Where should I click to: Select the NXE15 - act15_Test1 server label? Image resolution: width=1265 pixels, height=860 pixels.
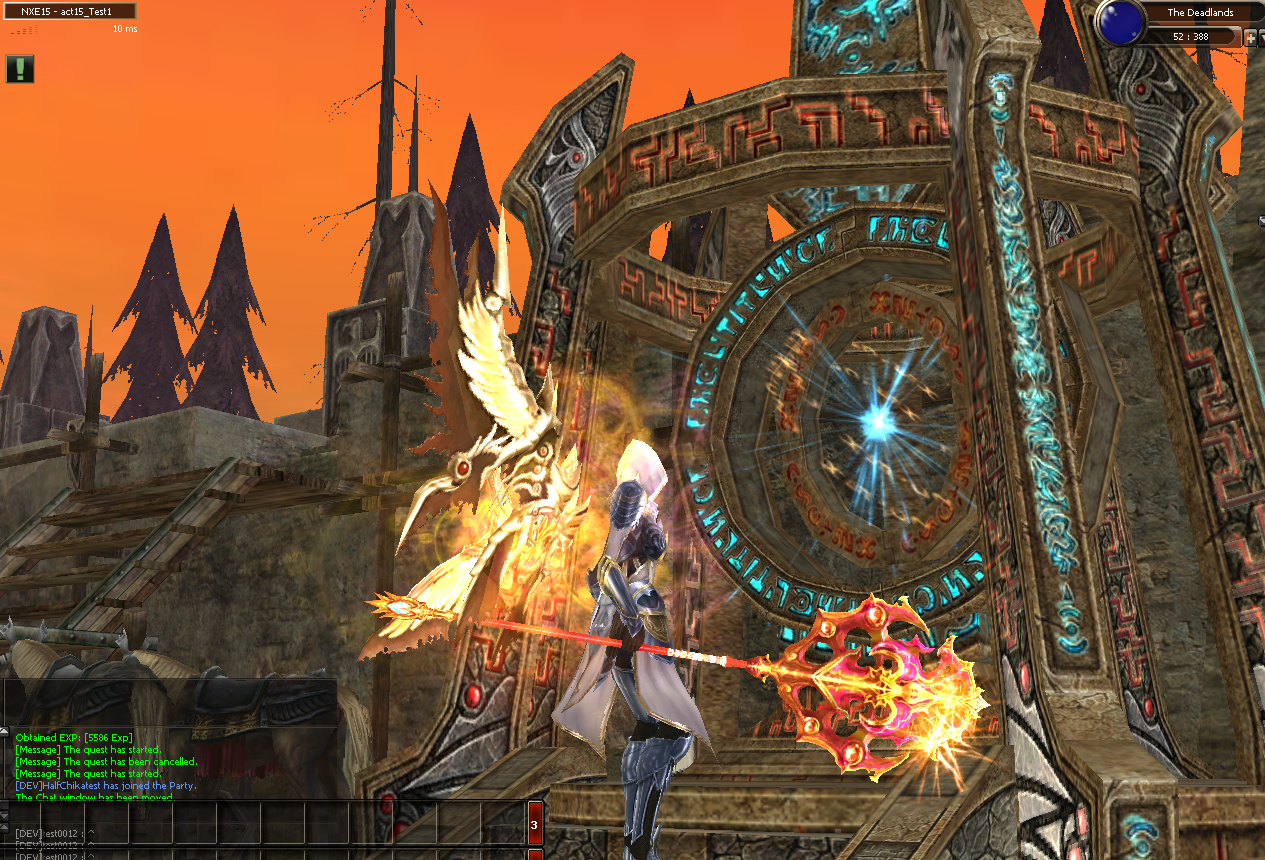point(70,11)
